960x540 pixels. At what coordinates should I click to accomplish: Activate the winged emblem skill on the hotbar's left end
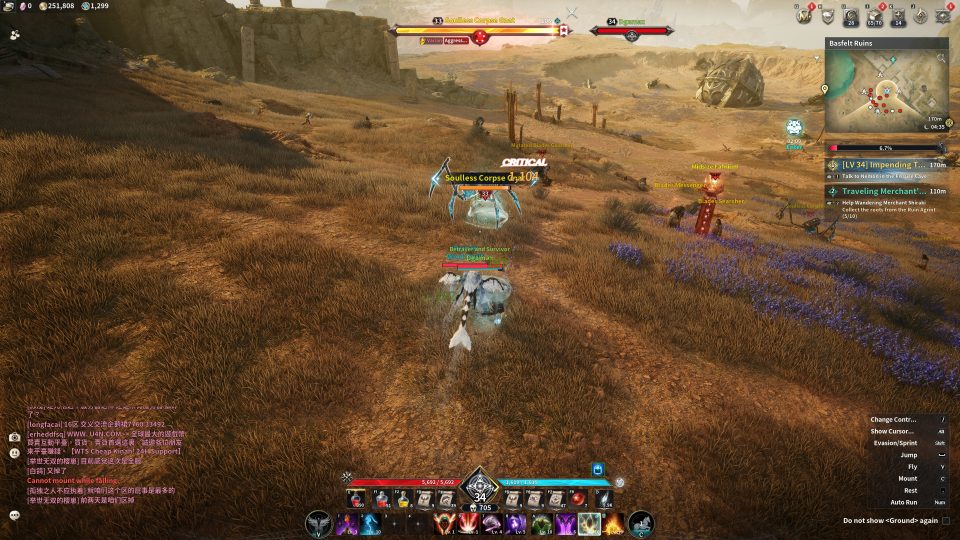point(319,524)
